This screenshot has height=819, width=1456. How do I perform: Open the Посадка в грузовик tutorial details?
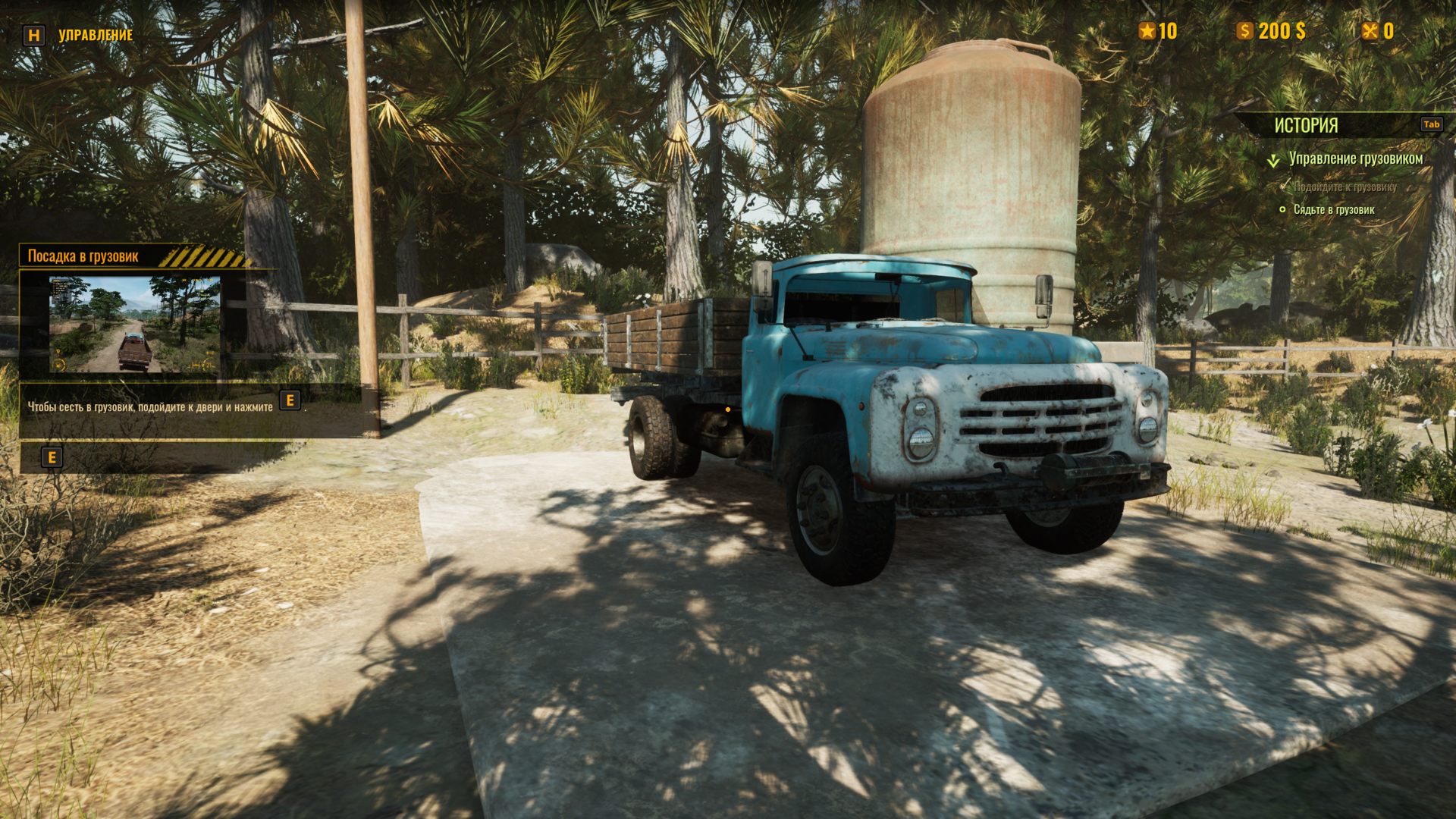tap(83, 256)
